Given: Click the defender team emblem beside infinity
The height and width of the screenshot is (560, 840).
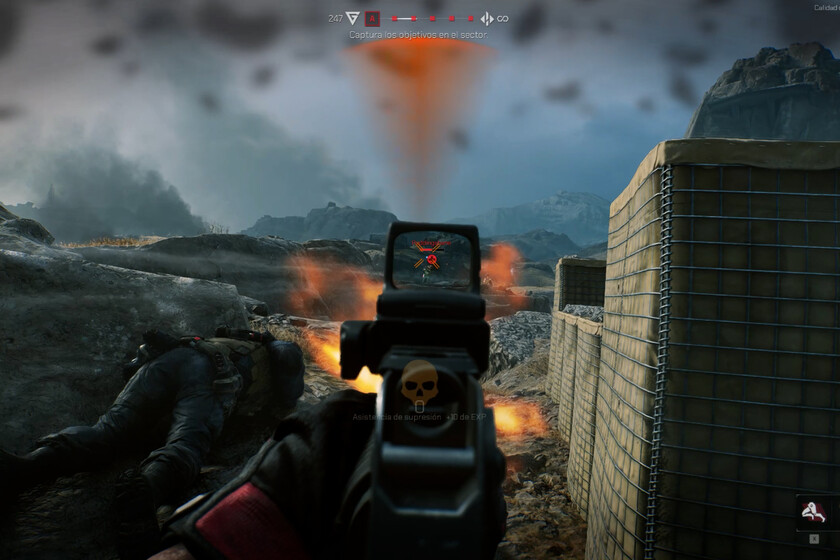Looking at the screenshot, I should coord(487,18).
